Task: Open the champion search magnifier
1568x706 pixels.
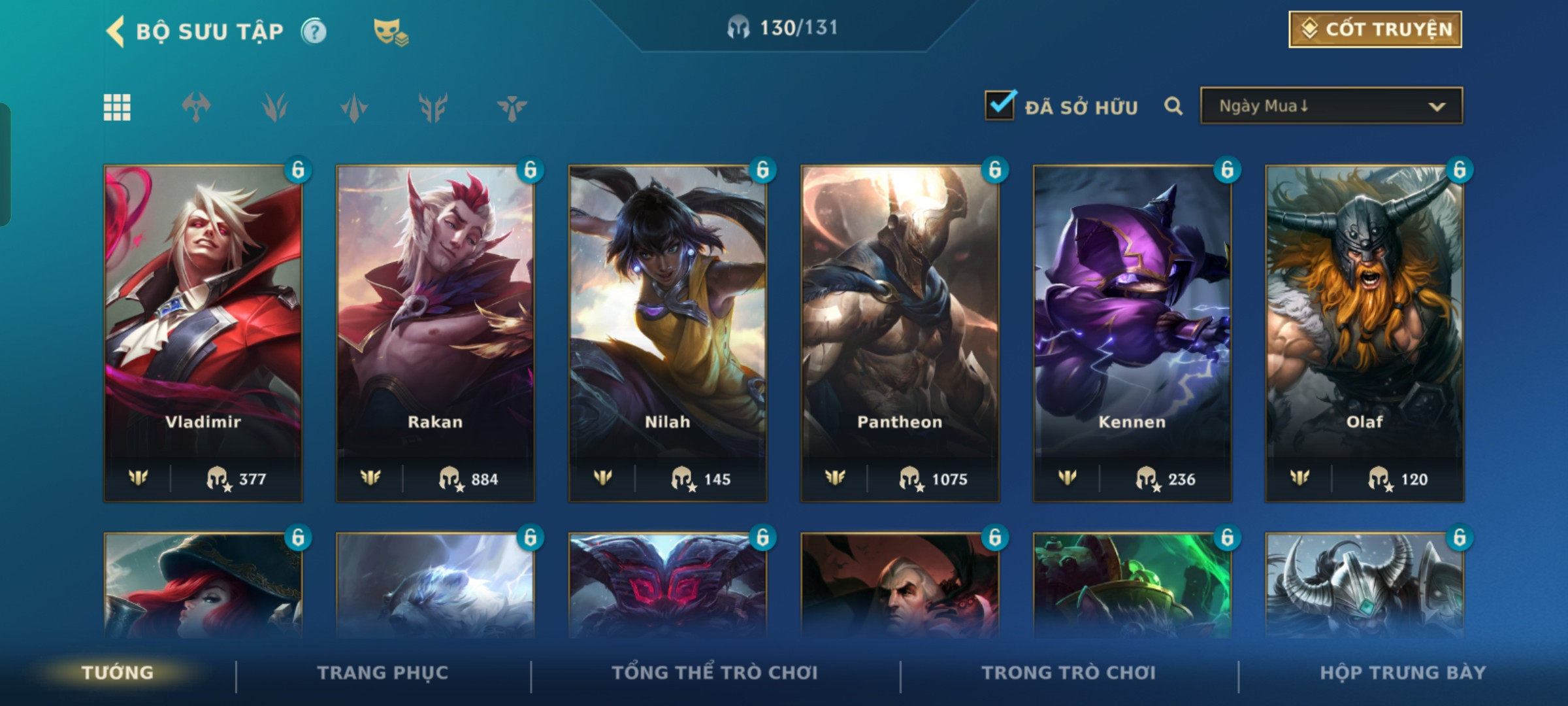Action: (1173, 106)
